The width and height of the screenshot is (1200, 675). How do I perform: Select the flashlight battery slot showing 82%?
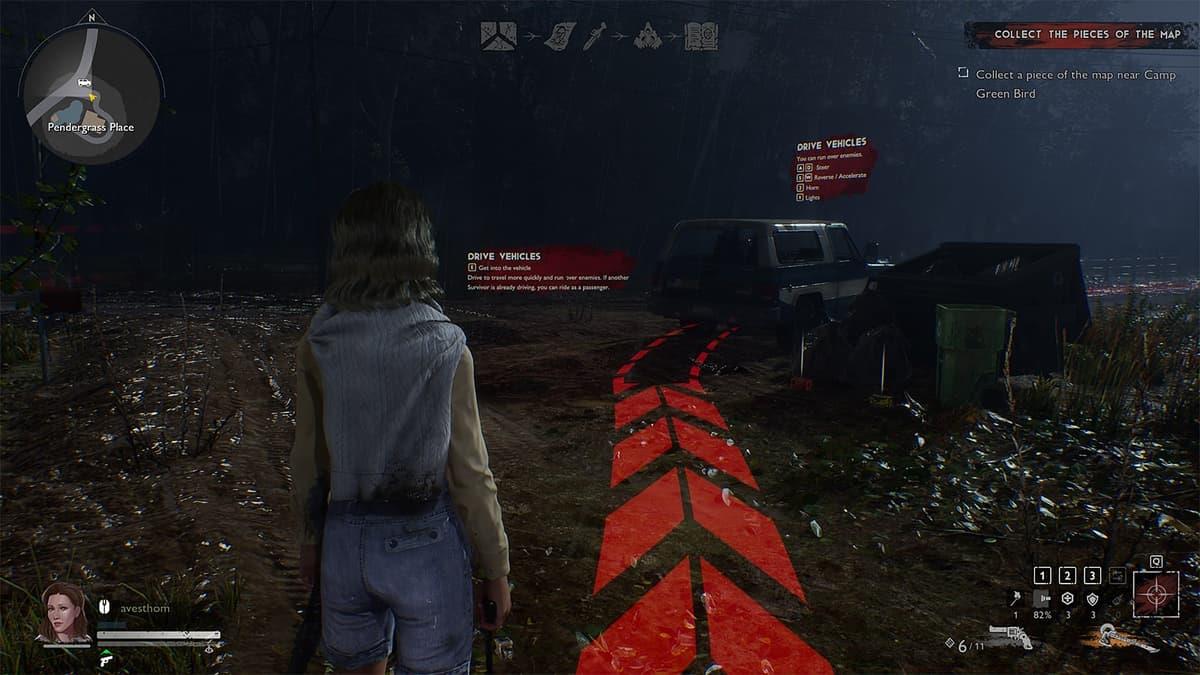pyautogui.click(x=1042, y=598)
